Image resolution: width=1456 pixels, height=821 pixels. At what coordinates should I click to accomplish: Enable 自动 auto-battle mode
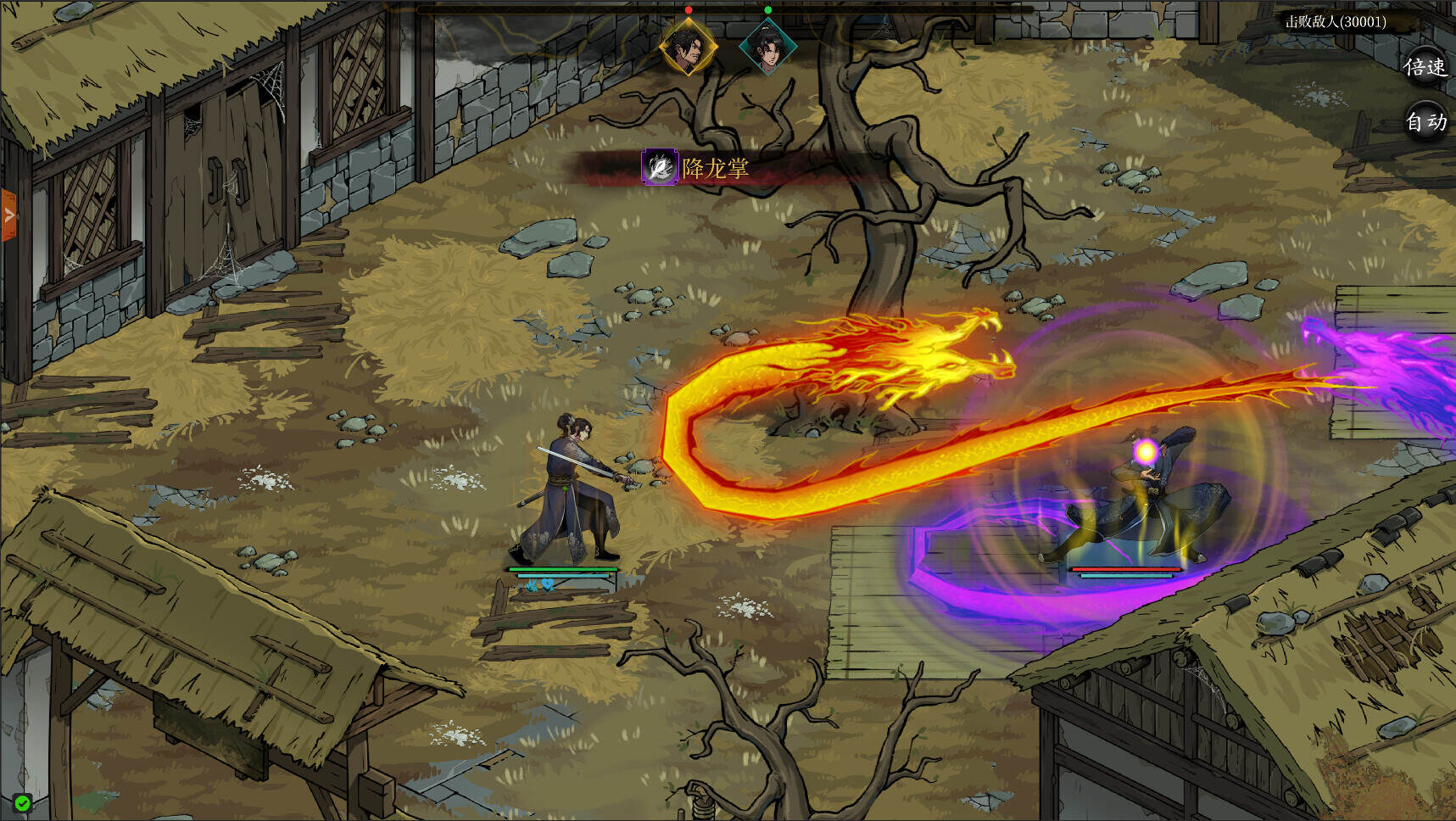coord(1425,122)
